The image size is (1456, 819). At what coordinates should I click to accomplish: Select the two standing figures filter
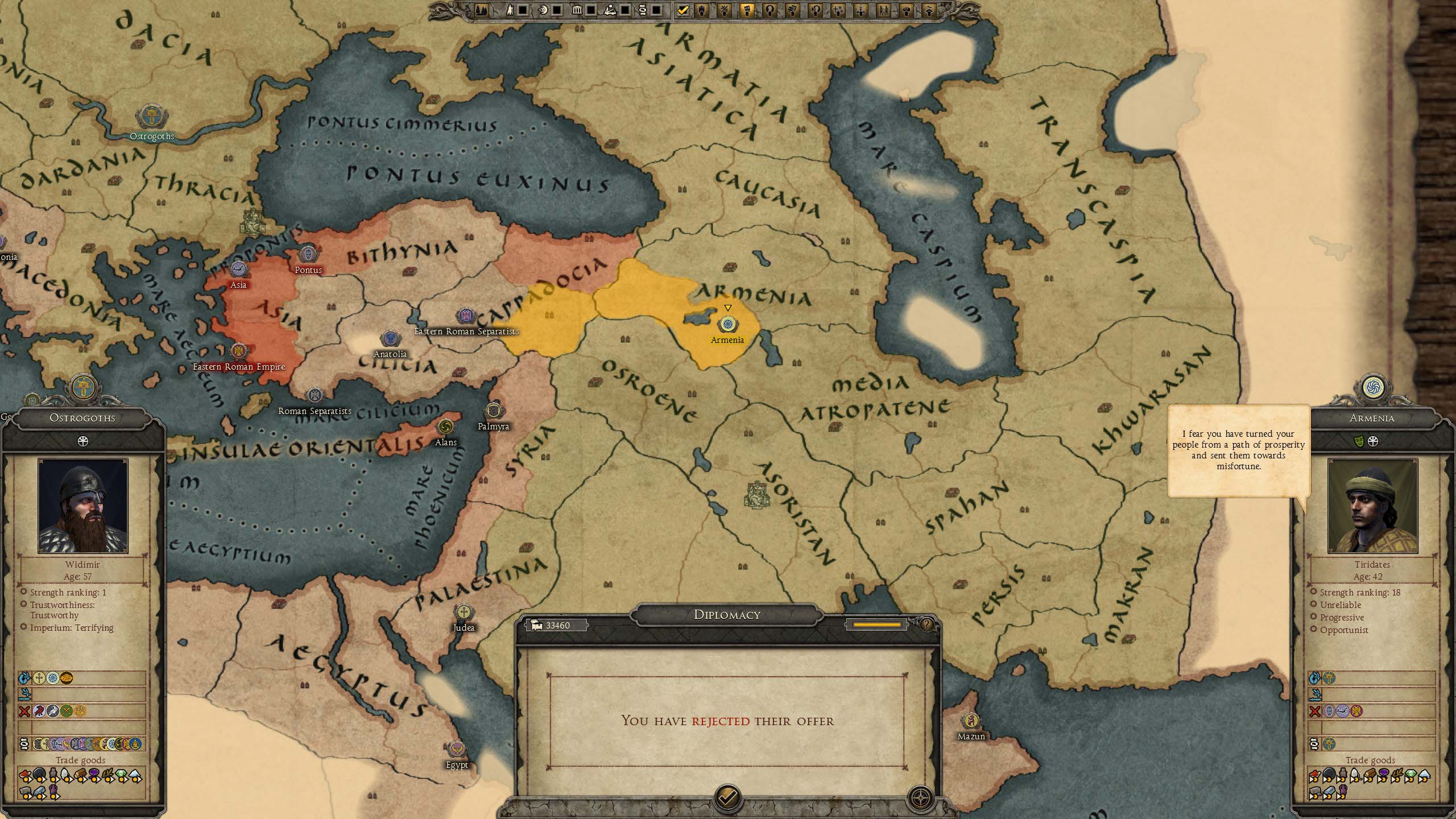[883, 10]
